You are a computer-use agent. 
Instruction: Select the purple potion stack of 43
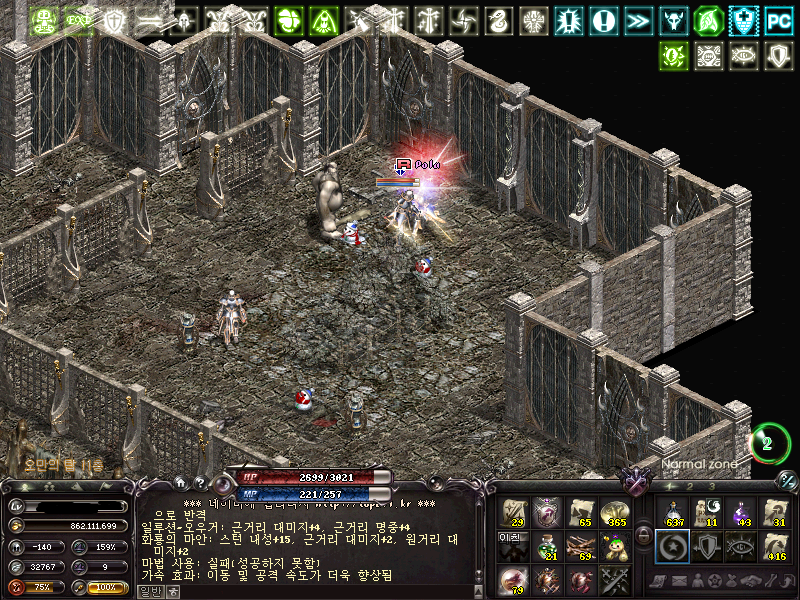click(741, 513)
